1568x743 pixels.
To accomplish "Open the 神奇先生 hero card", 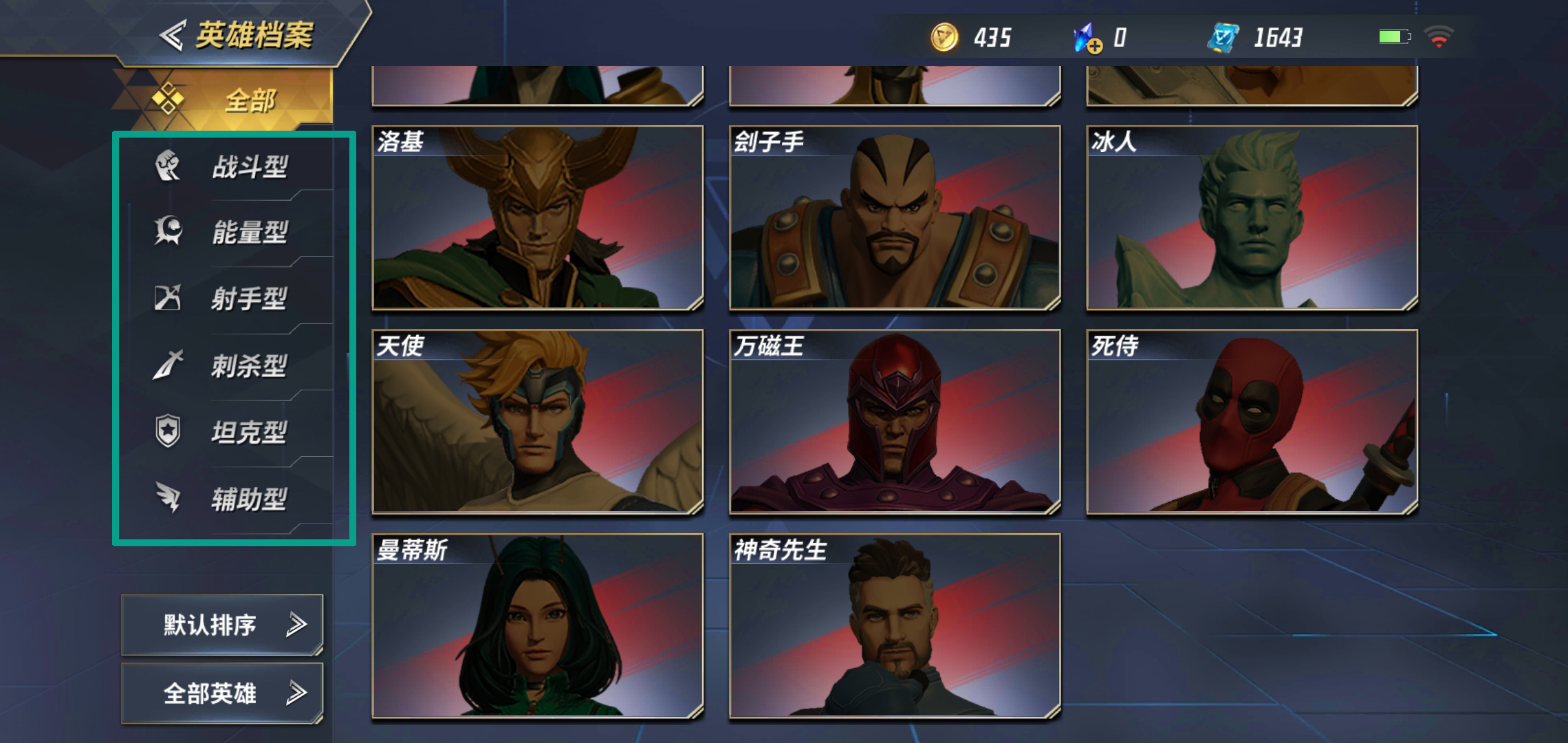I will tap(894, 625).
